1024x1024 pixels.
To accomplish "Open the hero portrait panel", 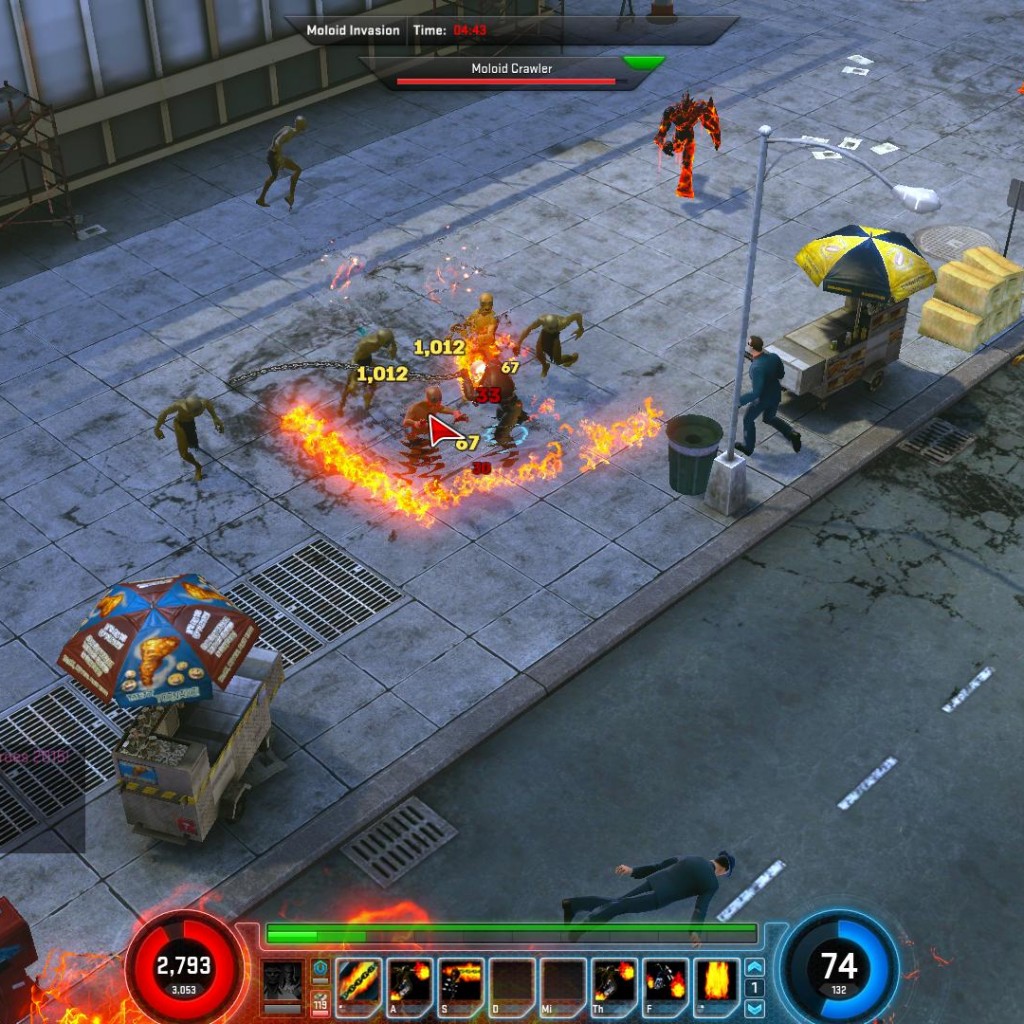I will pyautogui.click(x=282, y=981).
